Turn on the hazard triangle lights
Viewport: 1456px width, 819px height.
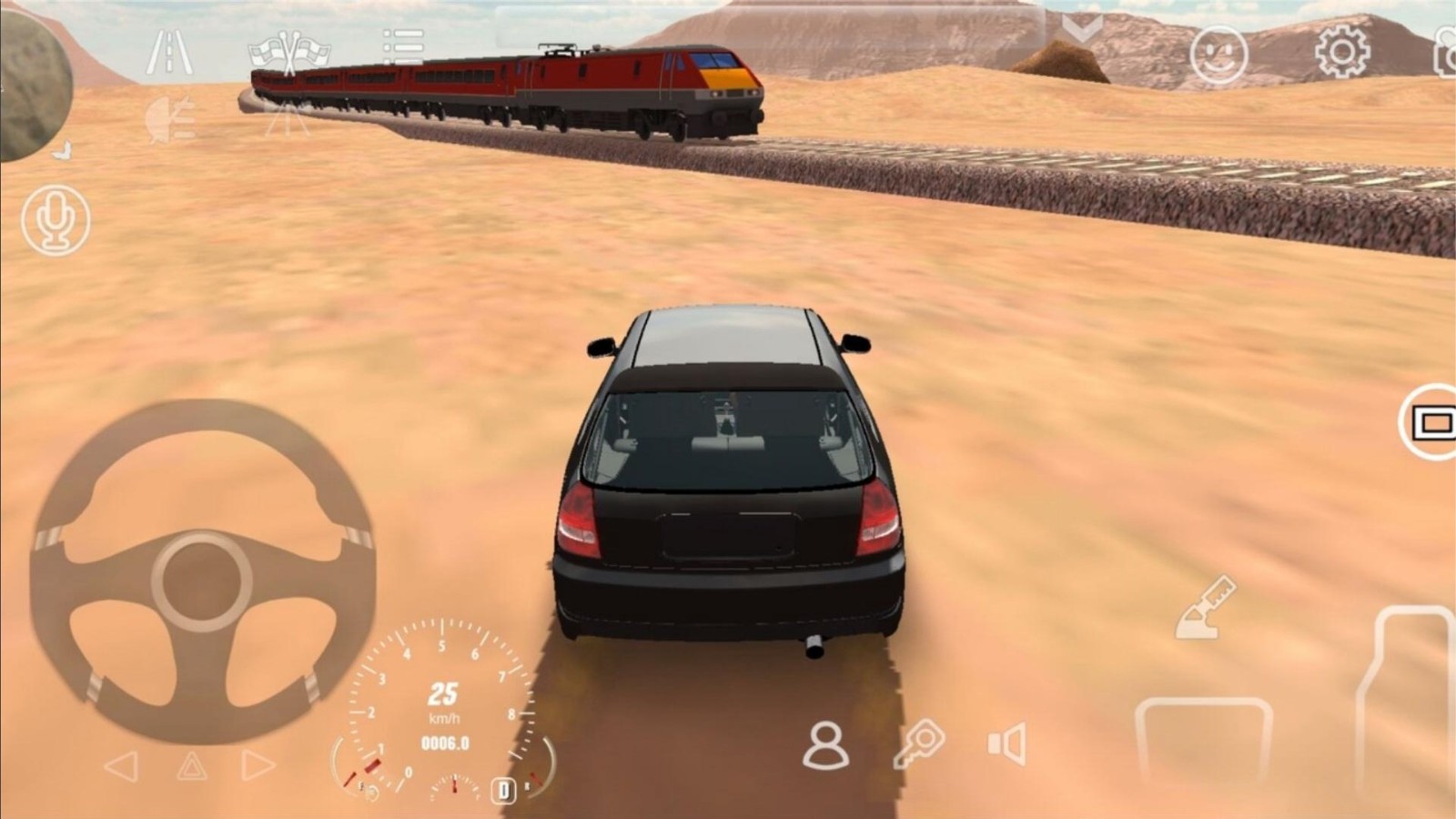point(191,766)
